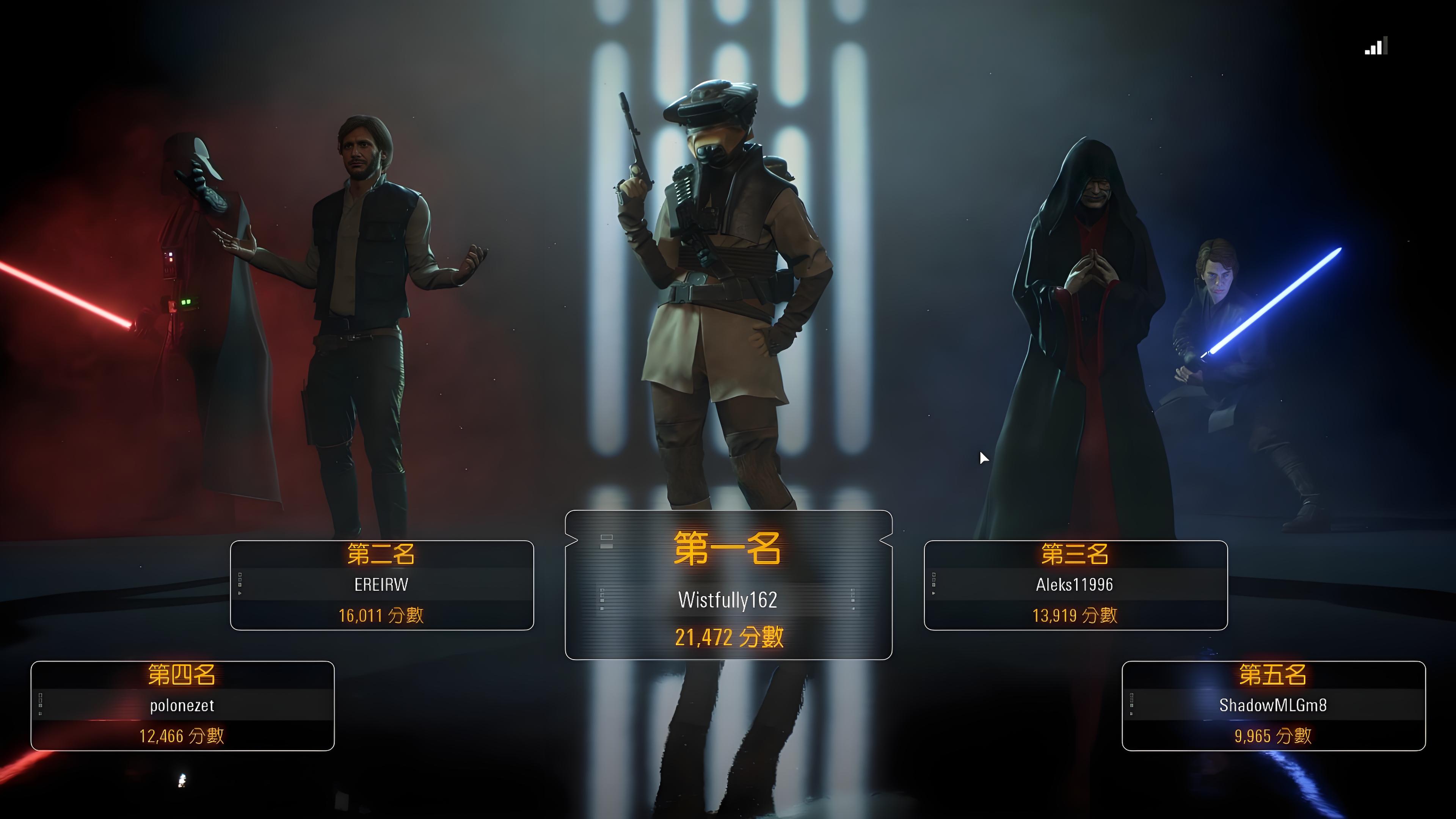Select first-place player card Wistfully162
1456x819 pixels.
coord(728,585)
